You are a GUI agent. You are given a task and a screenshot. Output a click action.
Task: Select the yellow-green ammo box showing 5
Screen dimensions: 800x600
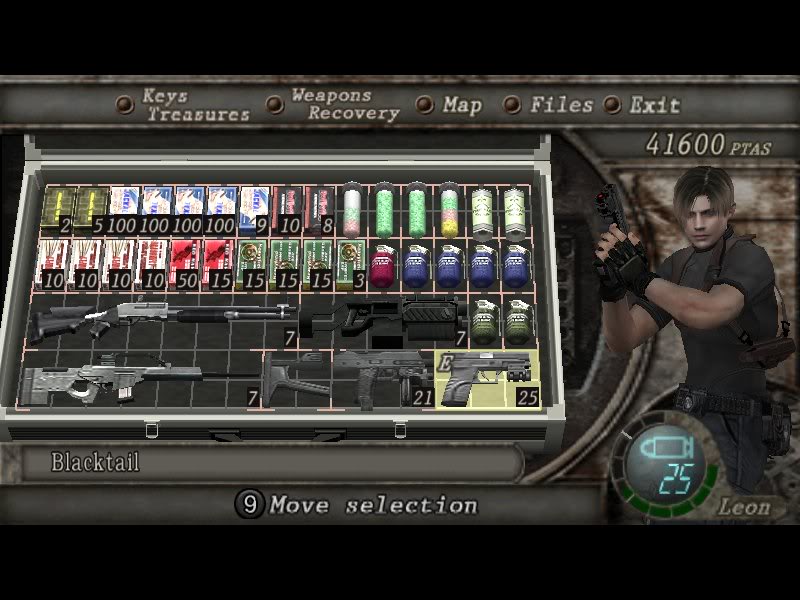pos(88,208)
